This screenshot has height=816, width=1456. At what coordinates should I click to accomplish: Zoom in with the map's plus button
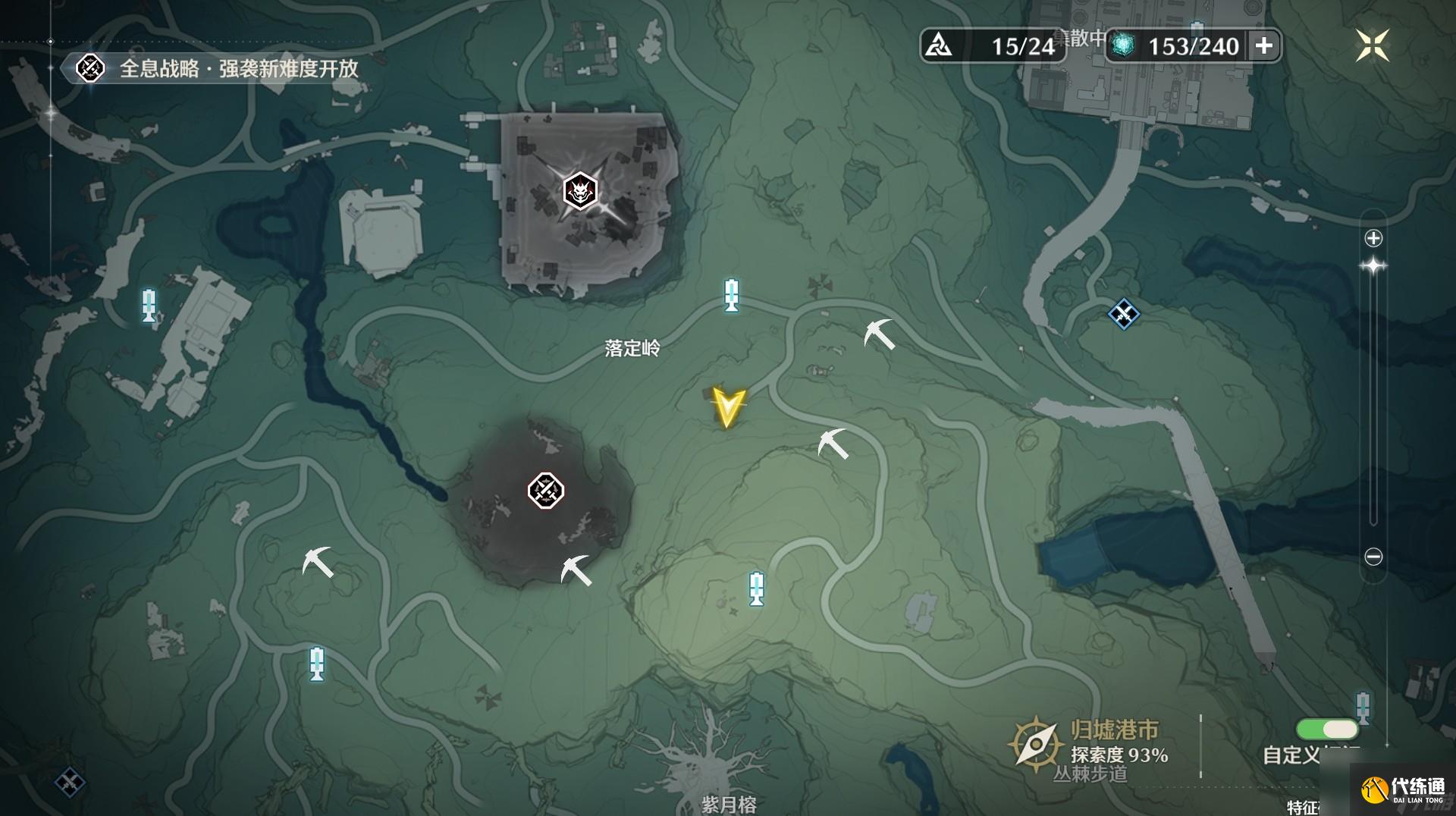tap(1373, 239)
